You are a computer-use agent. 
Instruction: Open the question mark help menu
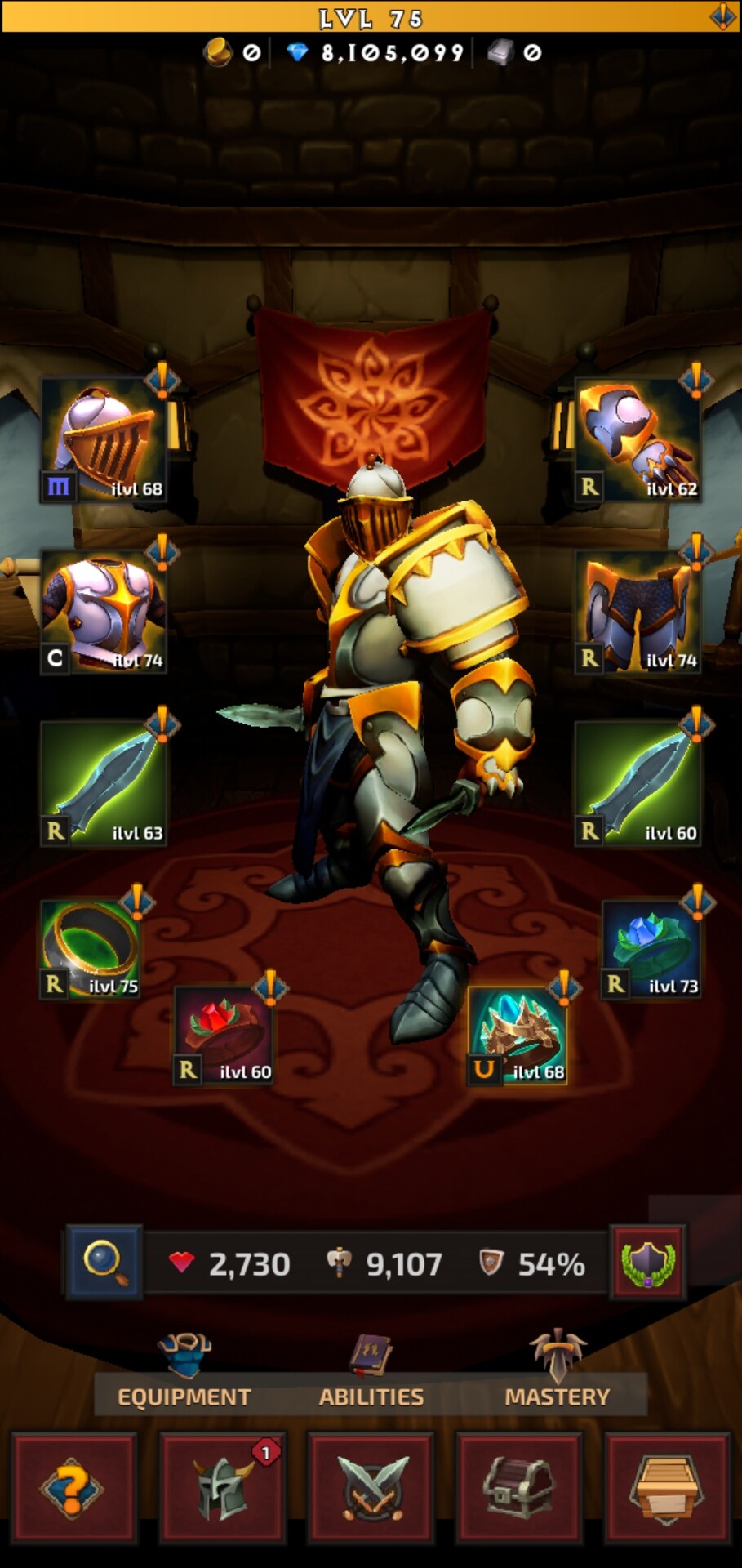[73, 1488]
